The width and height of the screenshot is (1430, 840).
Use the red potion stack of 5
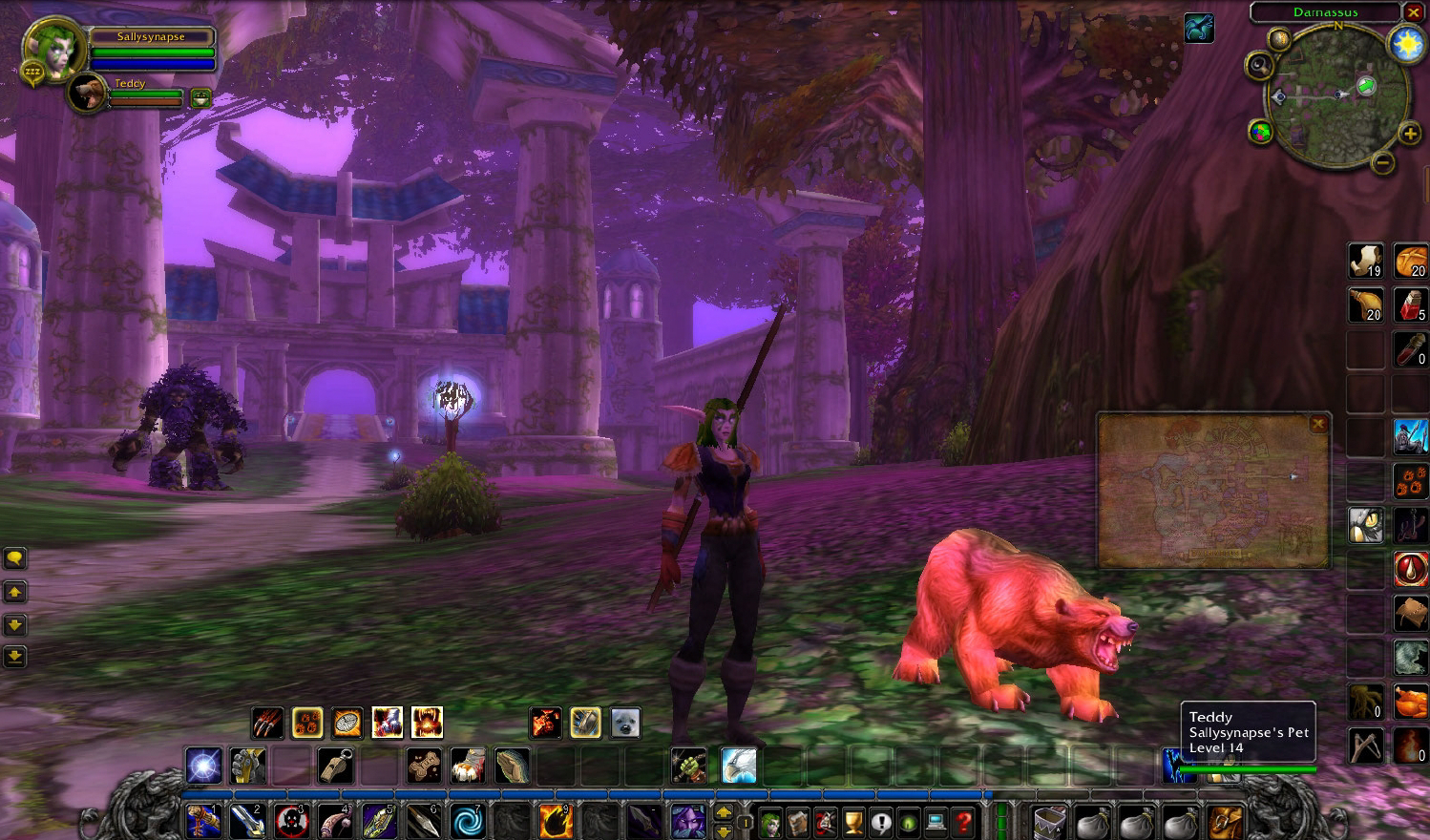pyautogui.click(x=1410, y=304)
